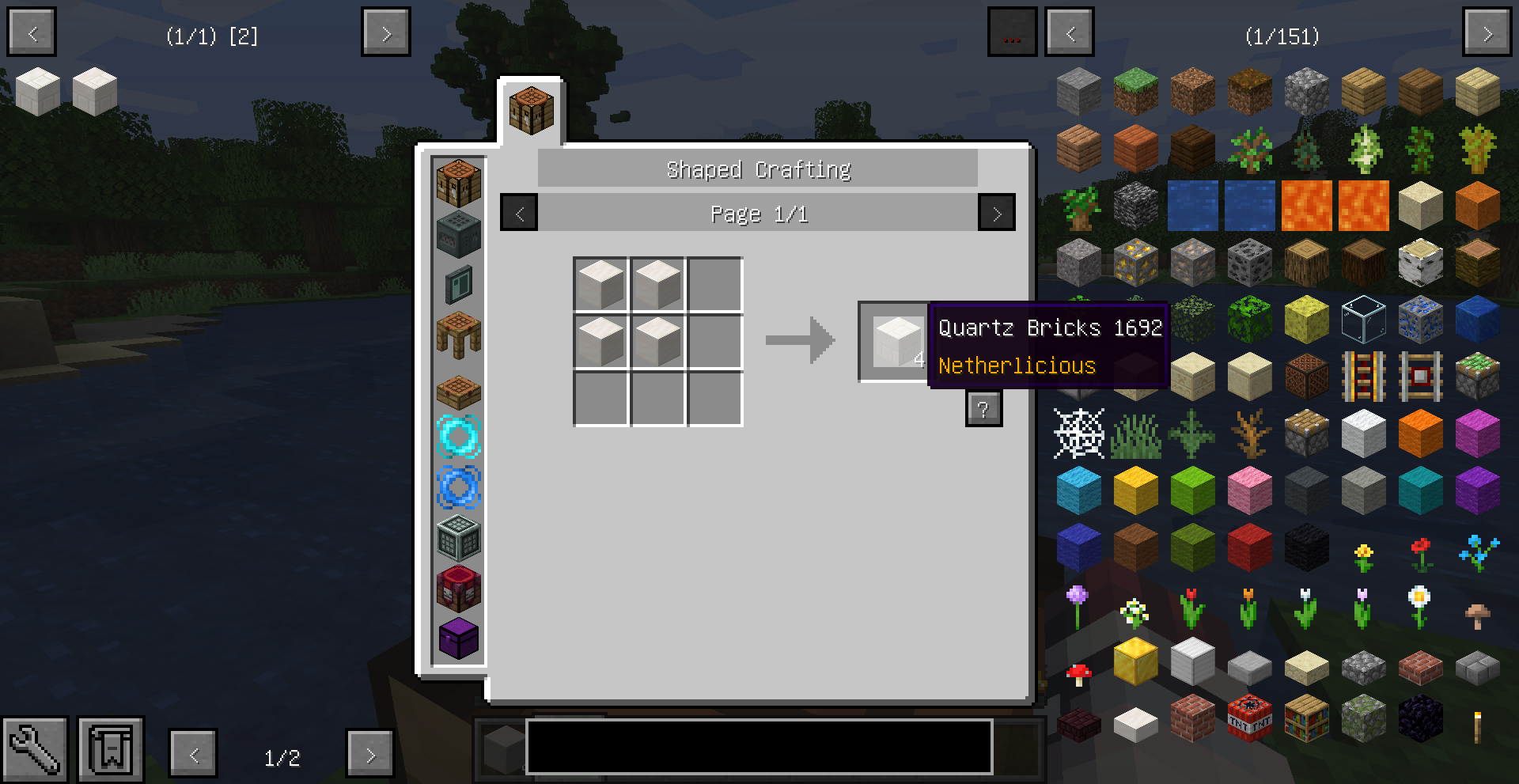Select the Shaped Crafting category icon
Viewport: 1519px width, 784px height.
(459, 184)
